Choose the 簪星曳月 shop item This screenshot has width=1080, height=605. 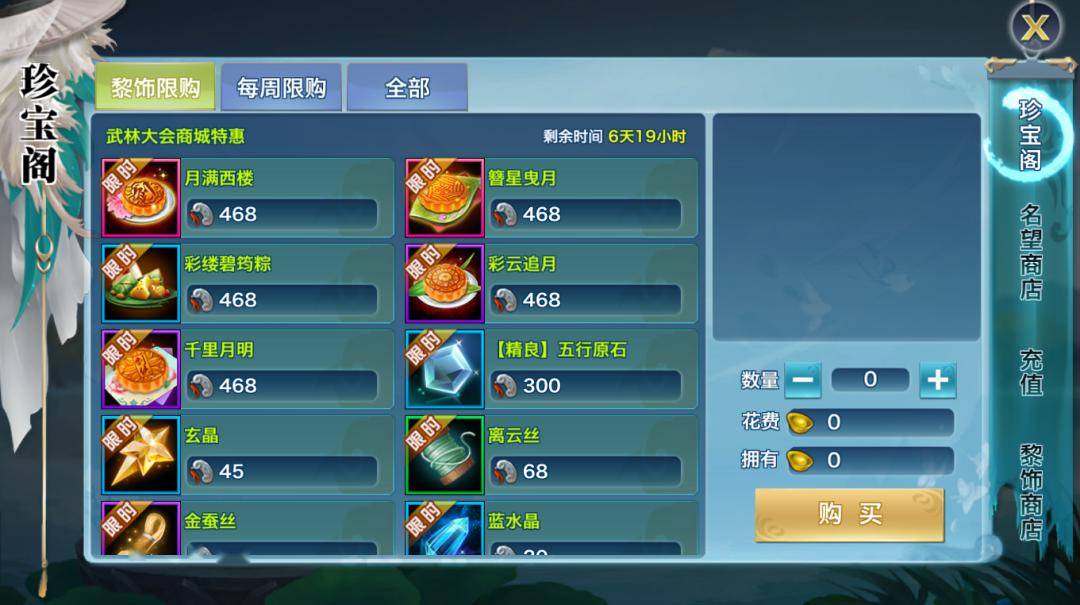(551, 198)
